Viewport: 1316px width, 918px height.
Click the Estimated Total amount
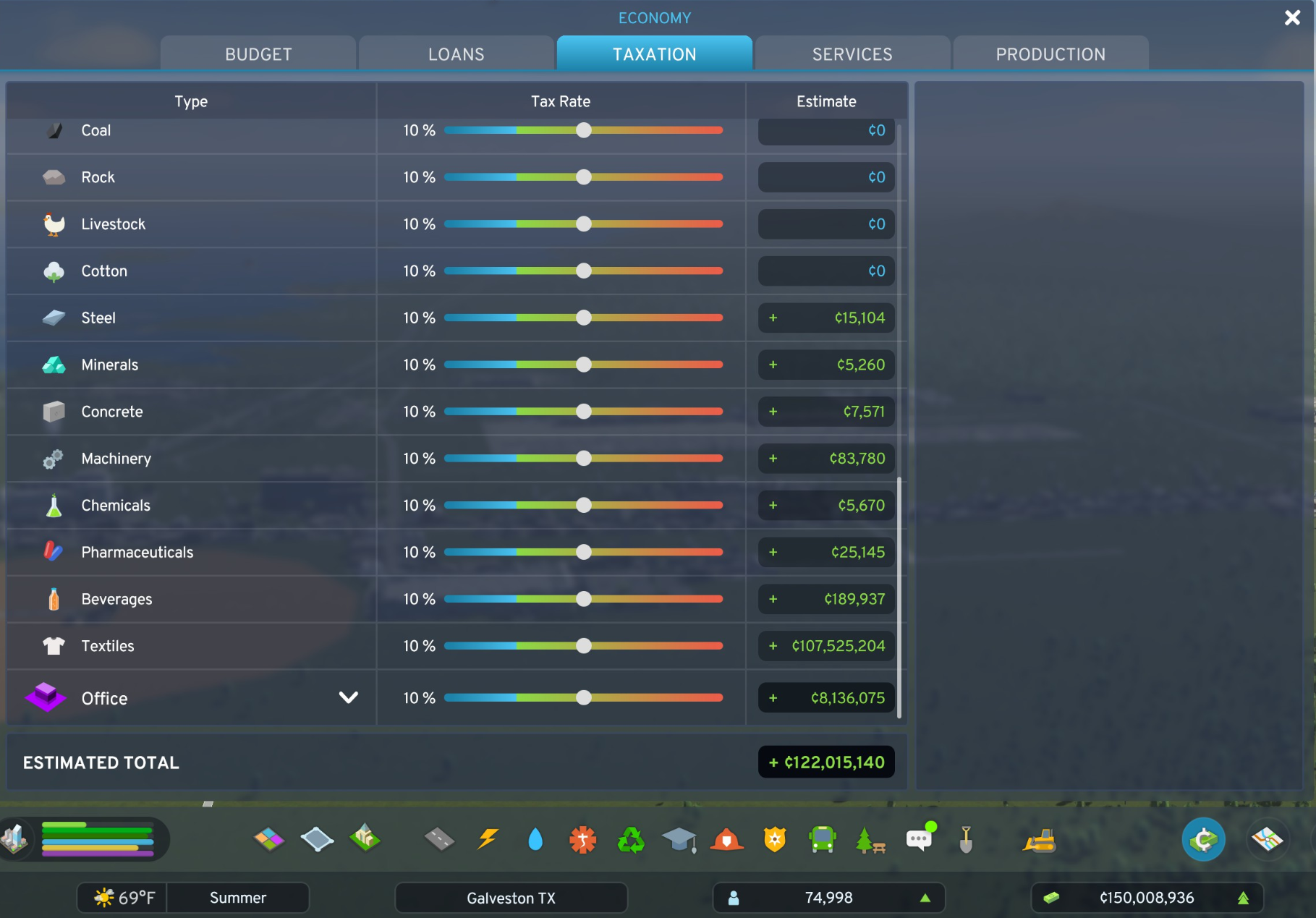826,762
